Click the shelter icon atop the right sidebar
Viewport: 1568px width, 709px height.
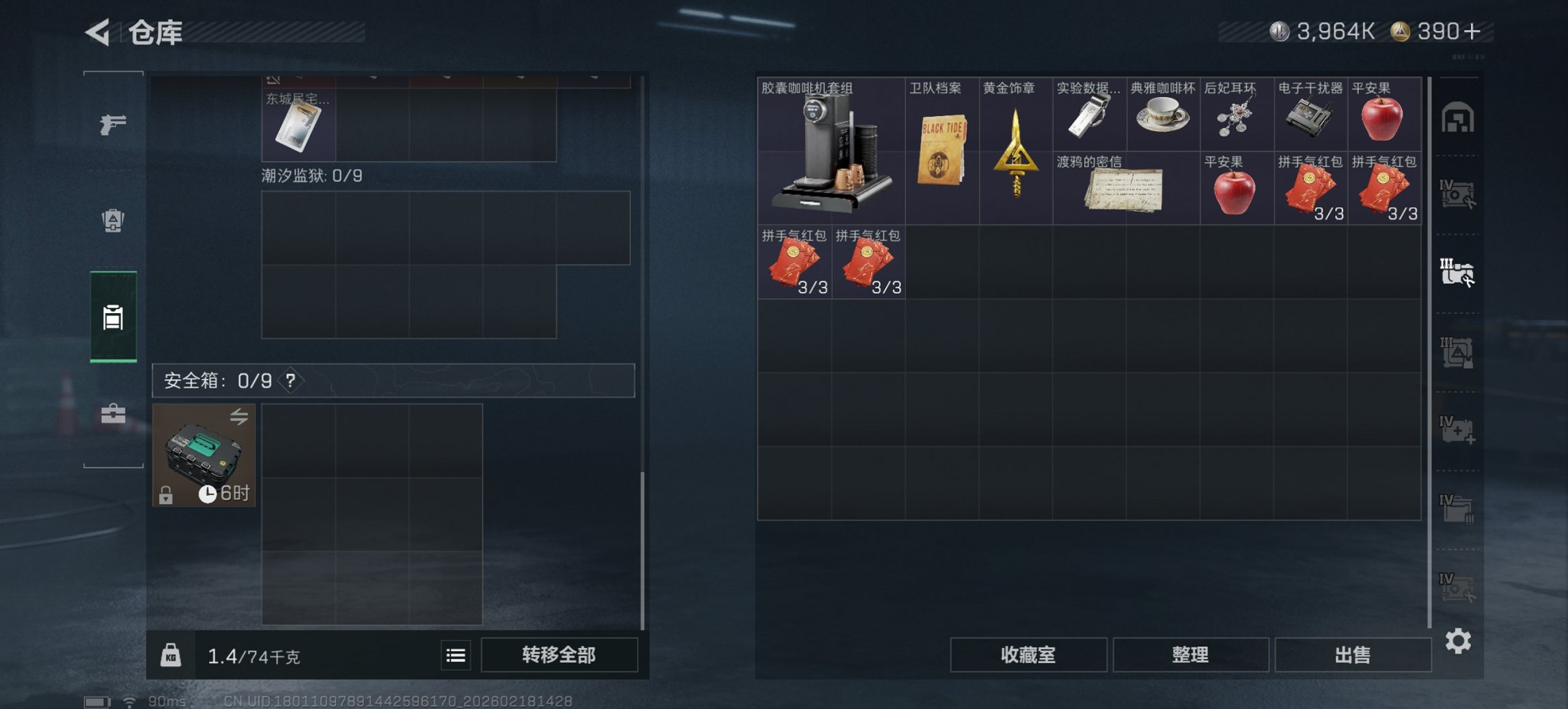pyautogui.click(x=1459, y=118)
